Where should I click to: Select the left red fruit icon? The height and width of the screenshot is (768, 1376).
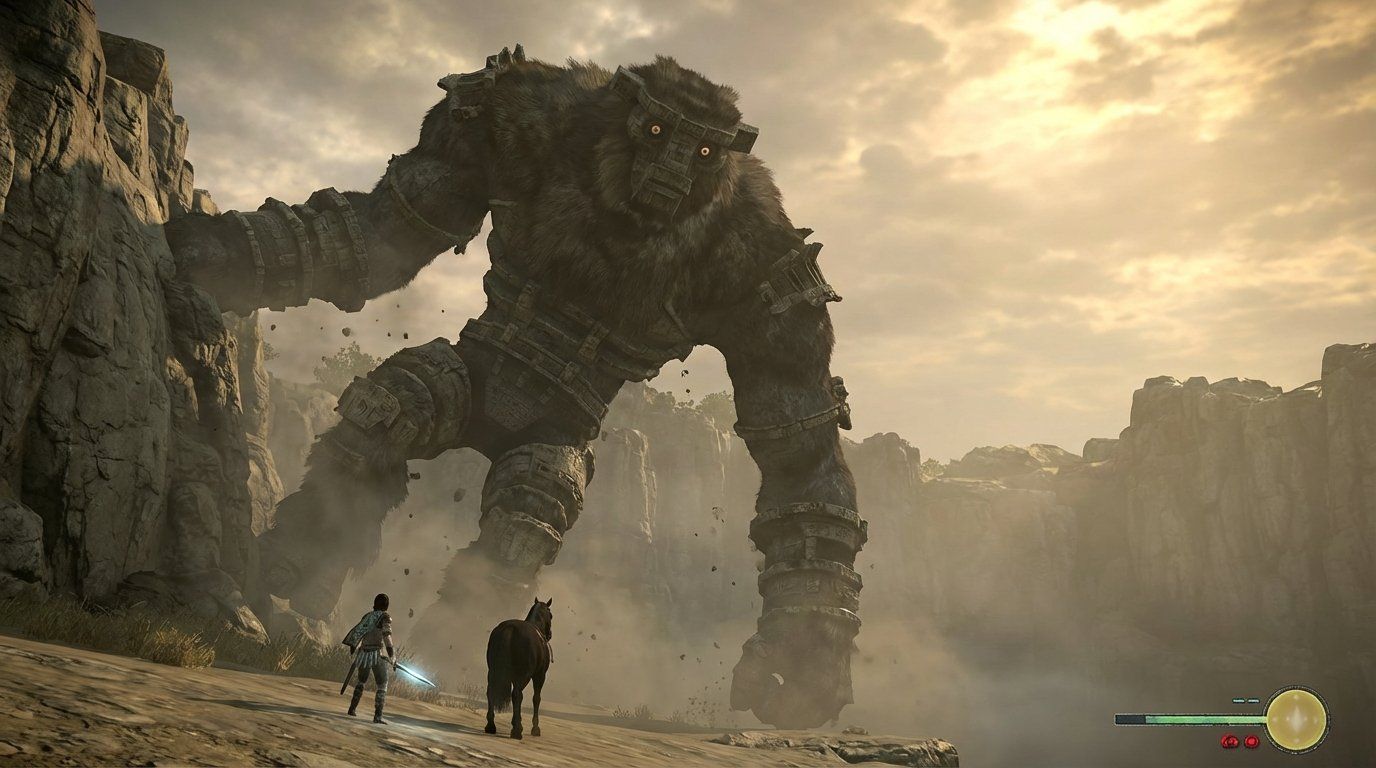[1230, 742]
